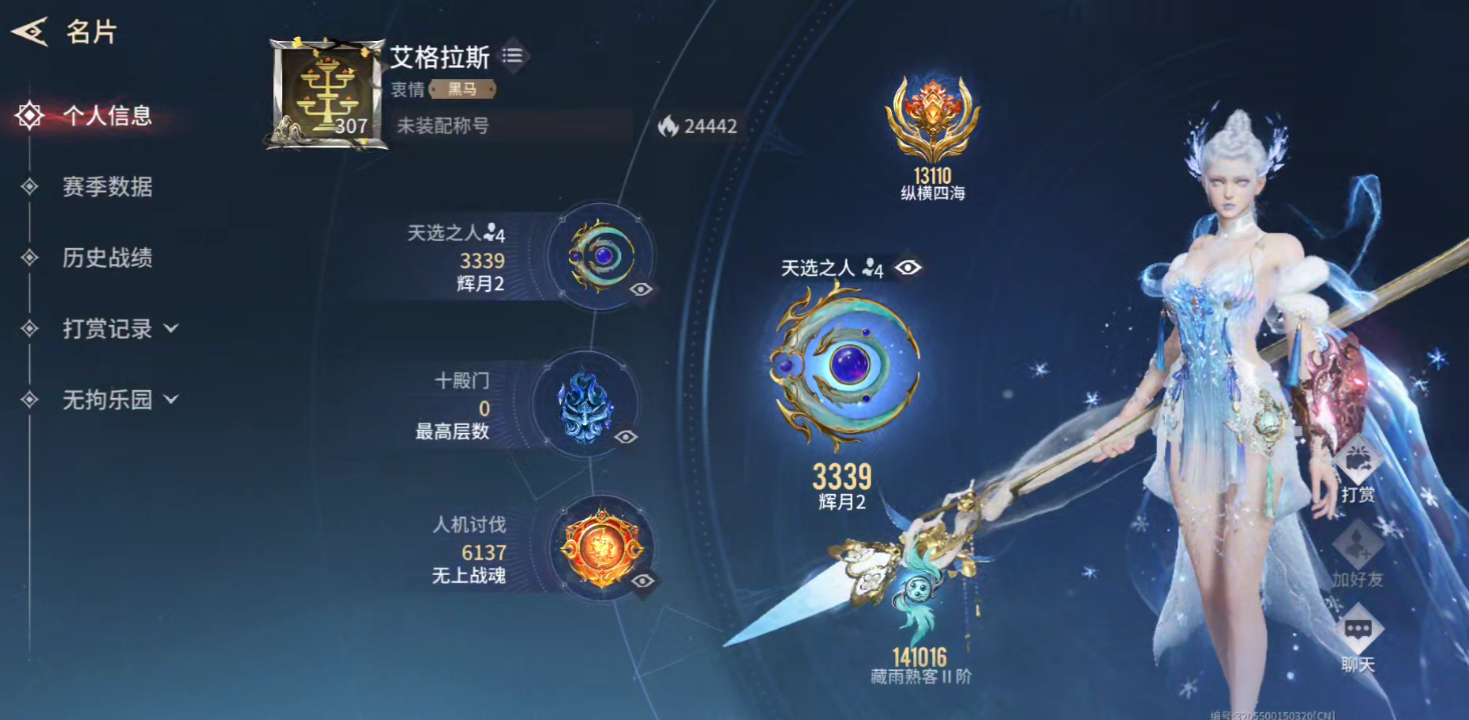1469x720 pixels.
Task: Toggle the eye icon above the large moon emblem
Action: pyautogui.click(x=908, y=267)
